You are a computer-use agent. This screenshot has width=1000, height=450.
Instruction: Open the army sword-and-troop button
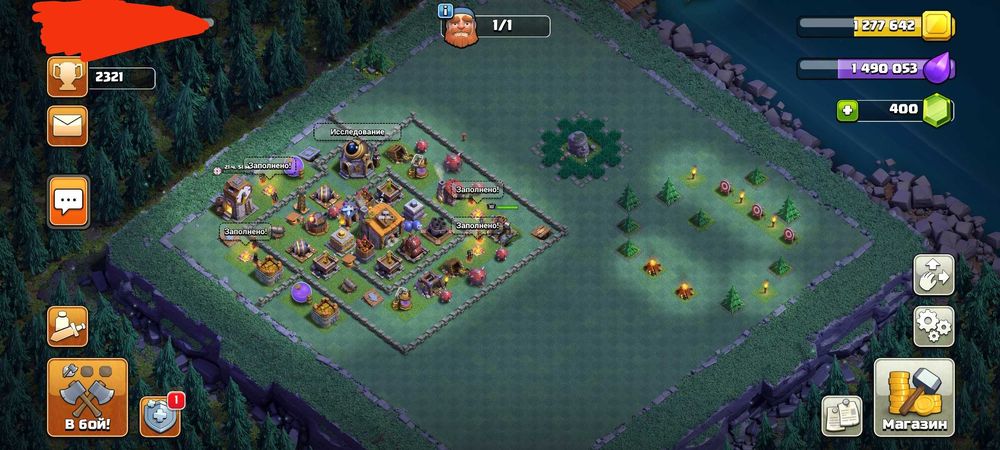[68, 326]
